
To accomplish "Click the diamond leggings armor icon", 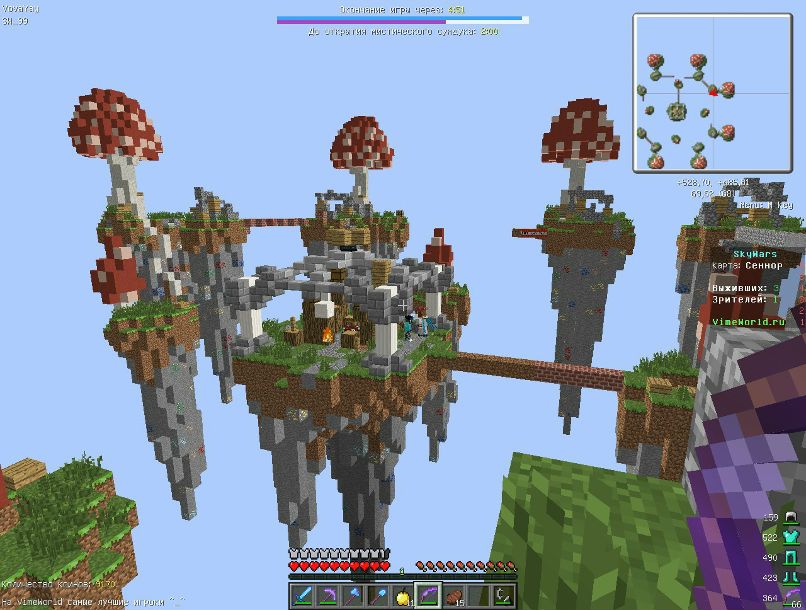I will tap(790, 558).
